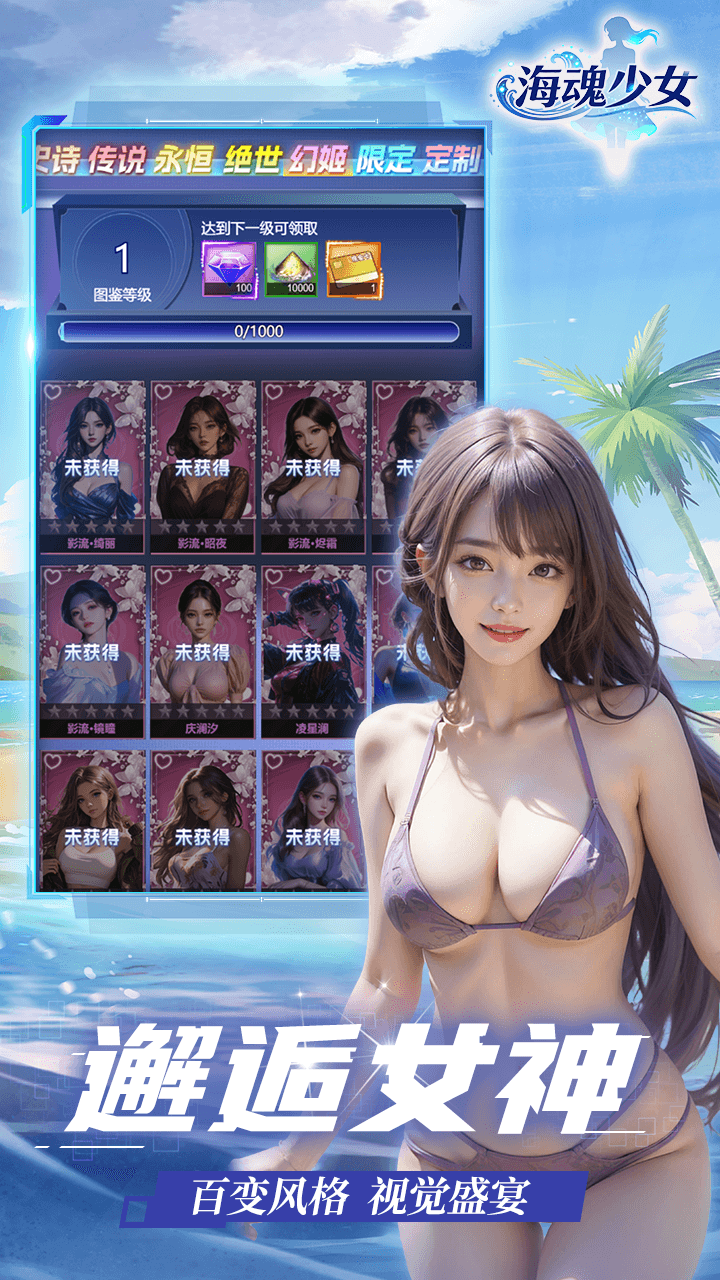Select the 彩流·昭夜 character card
Screen dimensions: 720x1280
pyautogui.click(x=203, y=466)
